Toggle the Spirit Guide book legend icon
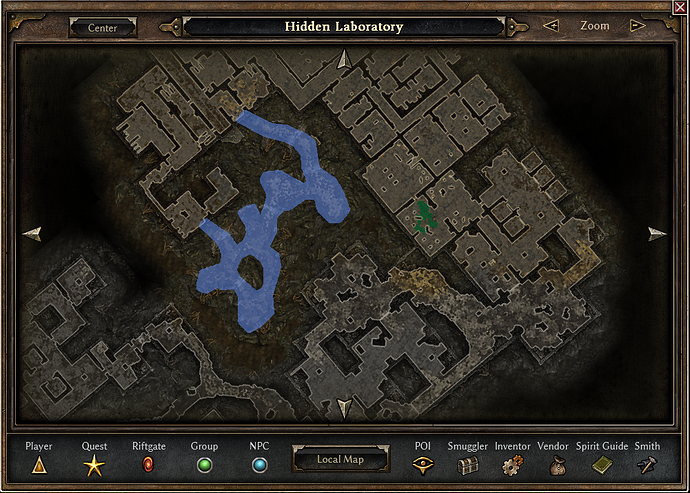Viewport: 690px width, 493px height. tap(602, 465)
